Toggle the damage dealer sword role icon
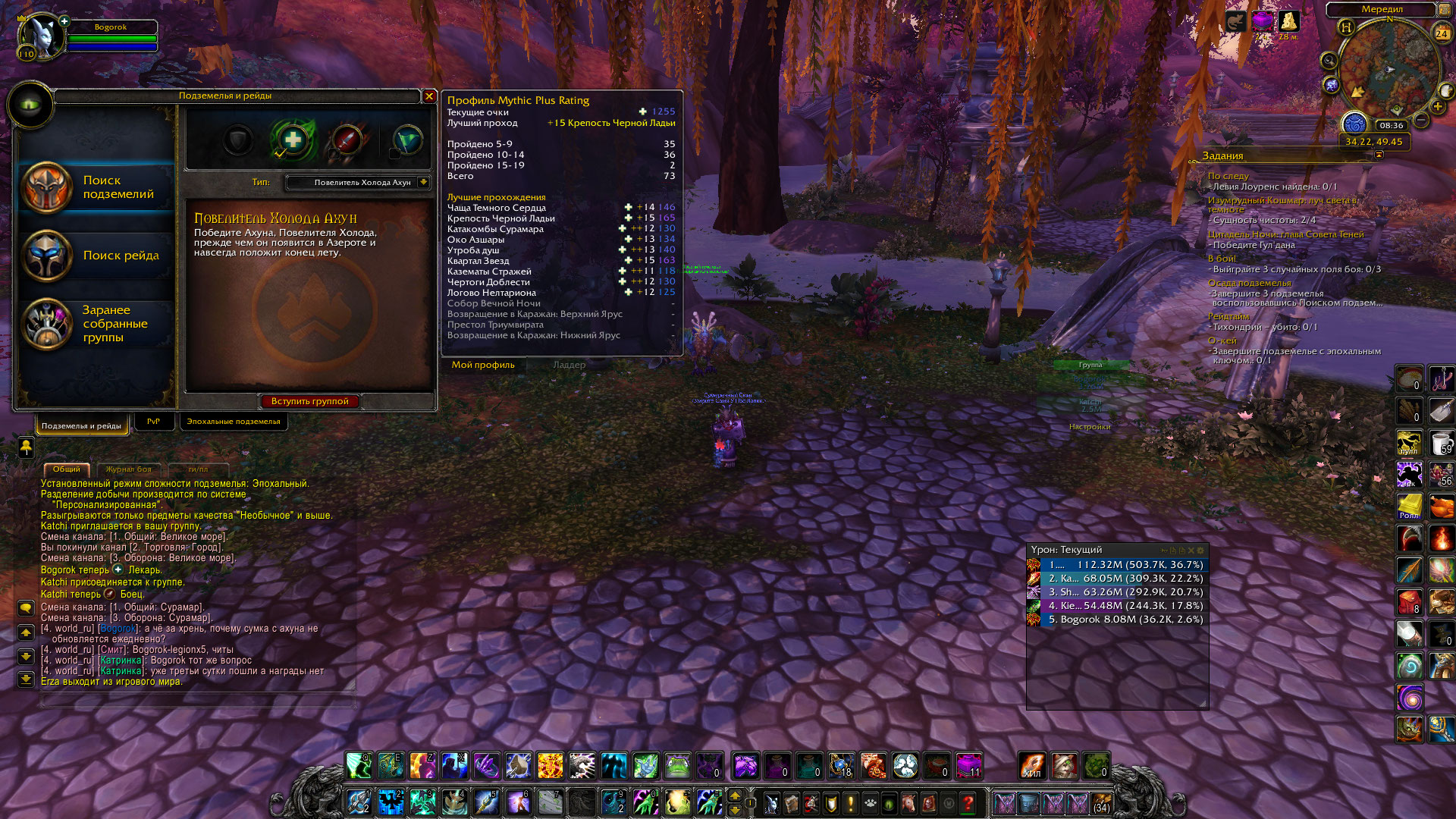Screen dimensions: 1456x819 [347, 140]
